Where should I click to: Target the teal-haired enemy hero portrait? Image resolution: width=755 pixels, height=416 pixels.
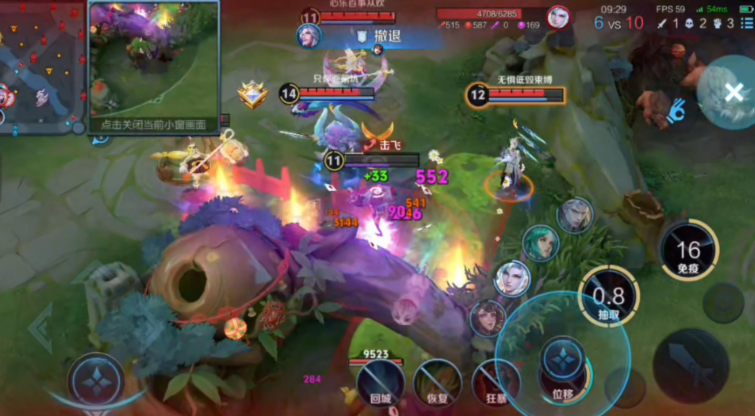(540, 243)
